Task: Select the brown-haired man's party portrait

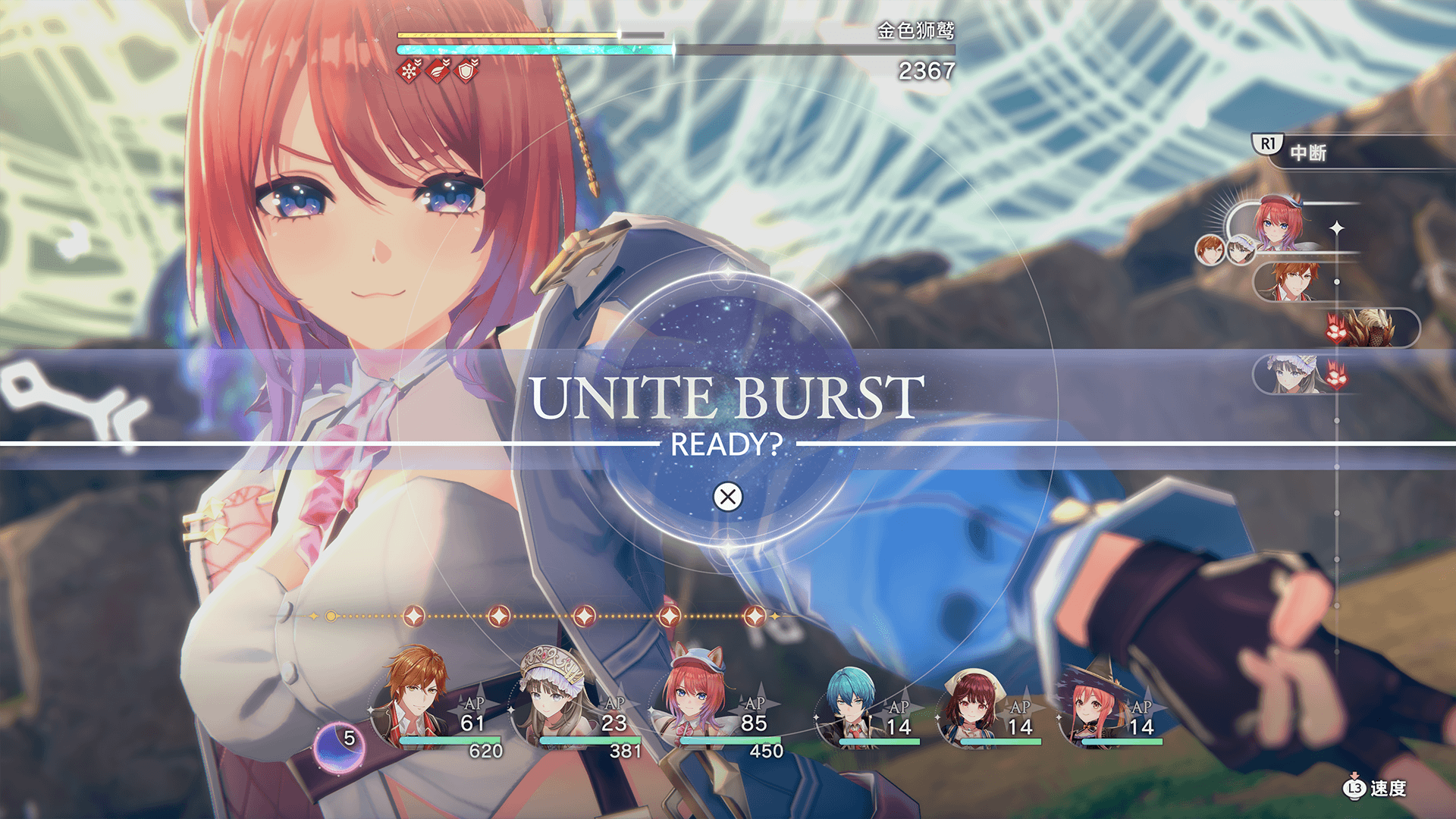Action: click(x=414, y=698)
